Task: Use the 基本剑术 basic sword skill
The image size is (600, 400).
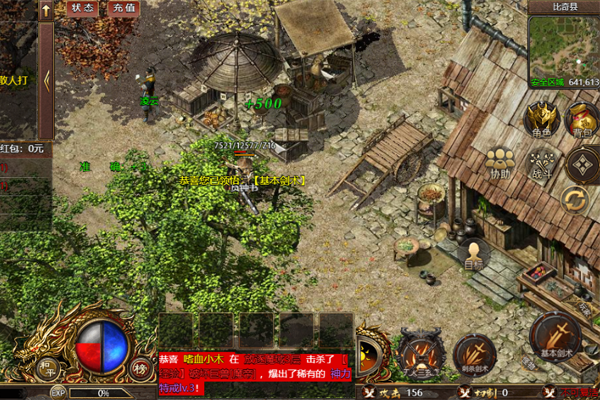Action: coord(556,337)
